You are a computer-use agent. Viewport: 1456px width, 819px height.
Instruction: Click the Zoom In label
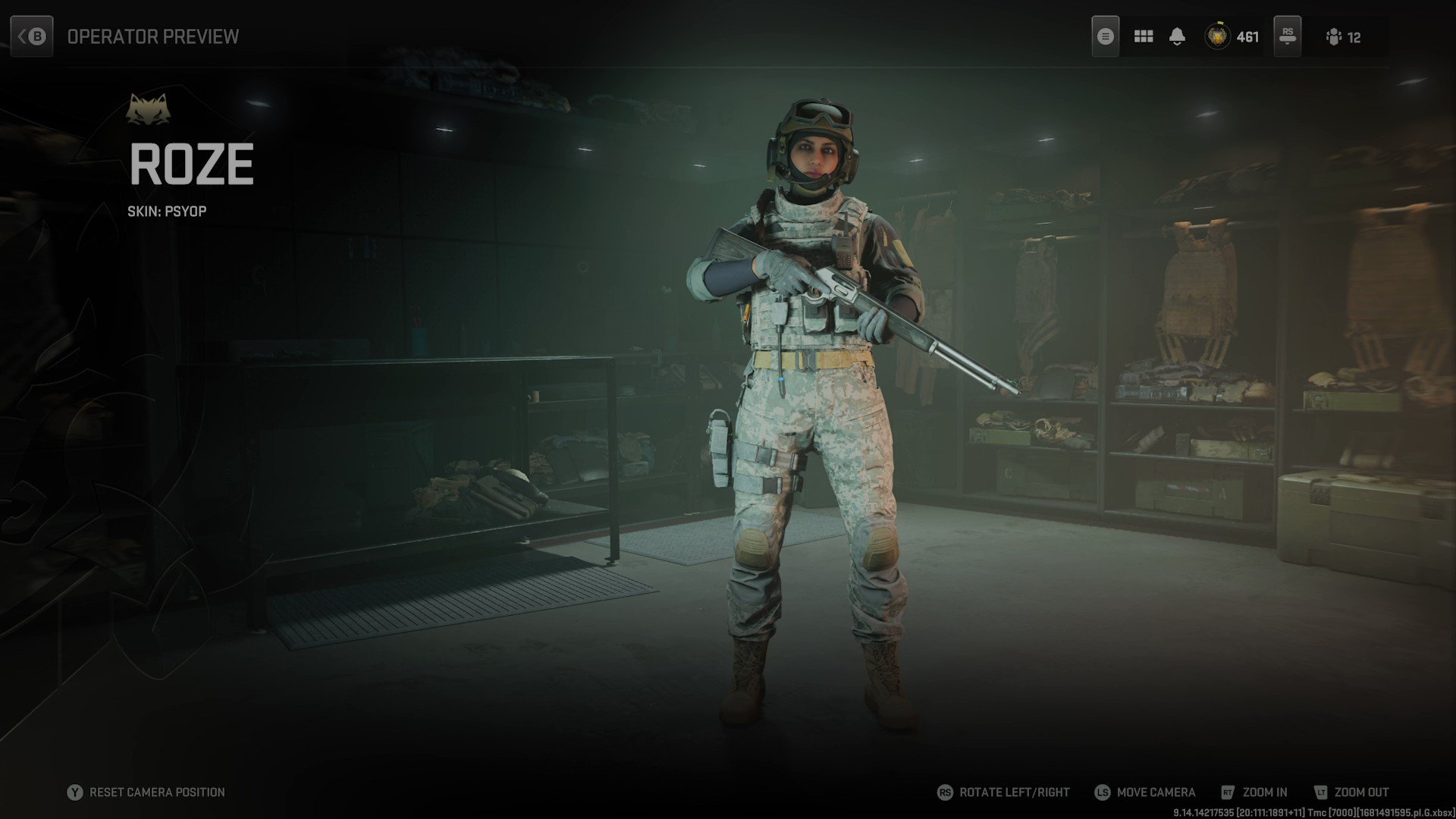coord(1264,792)
